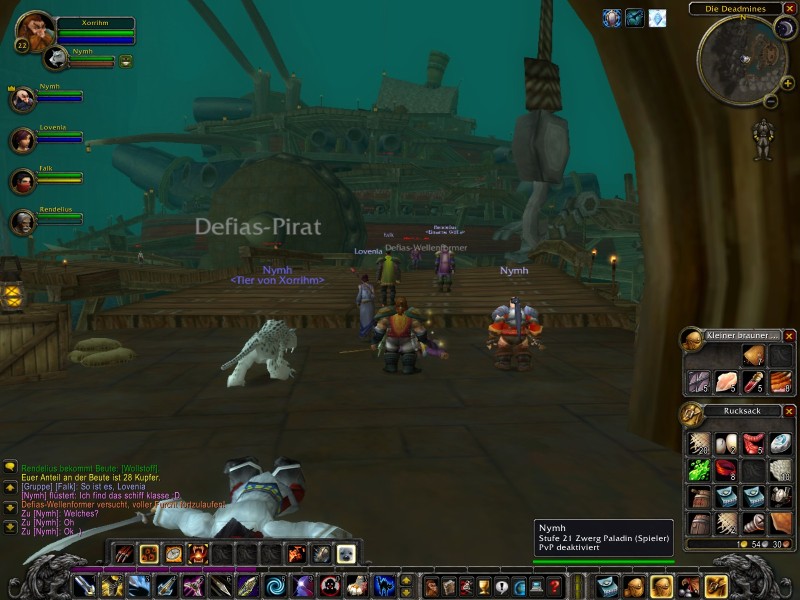Select the green slime item in Rucksack
800x600 pixels.
[x=699, y=470]
